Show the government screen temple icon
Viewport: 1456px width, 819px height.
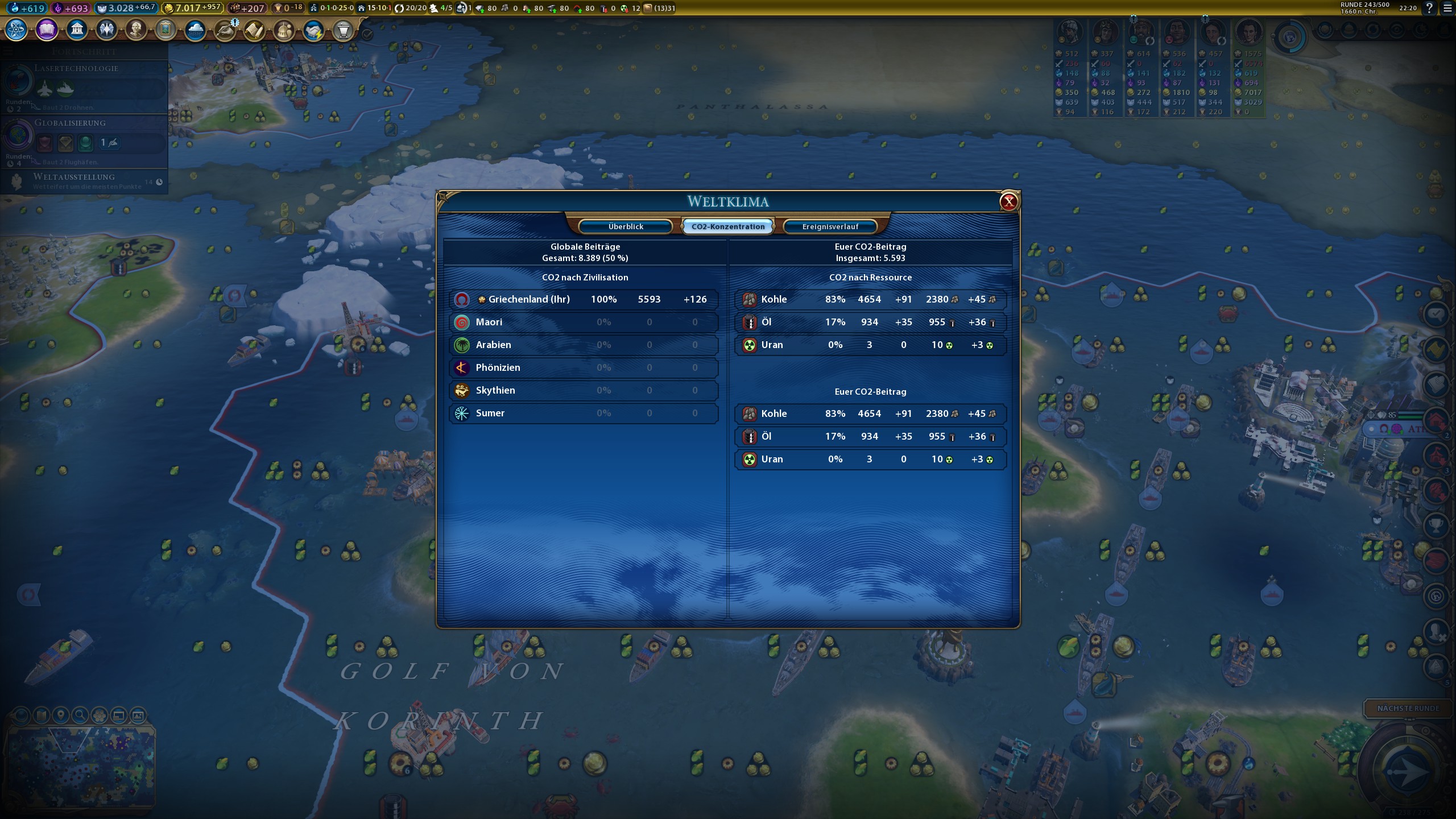(77, 29)
